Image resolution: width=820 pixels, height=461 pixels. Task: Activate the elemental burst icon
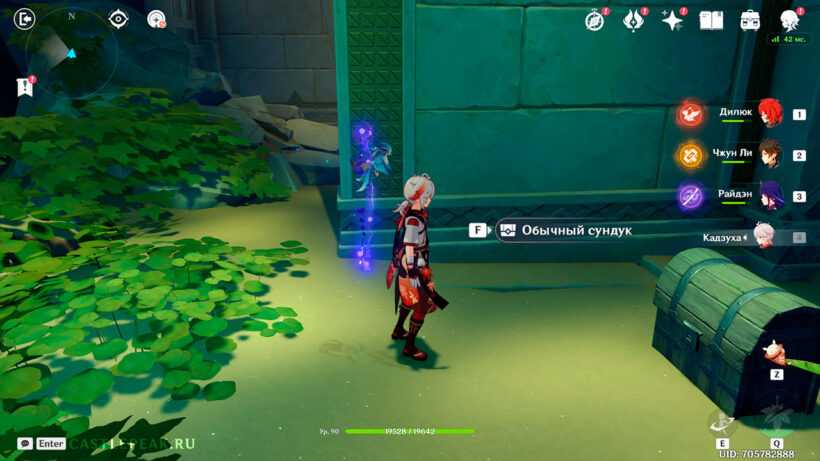pos(776,418)
